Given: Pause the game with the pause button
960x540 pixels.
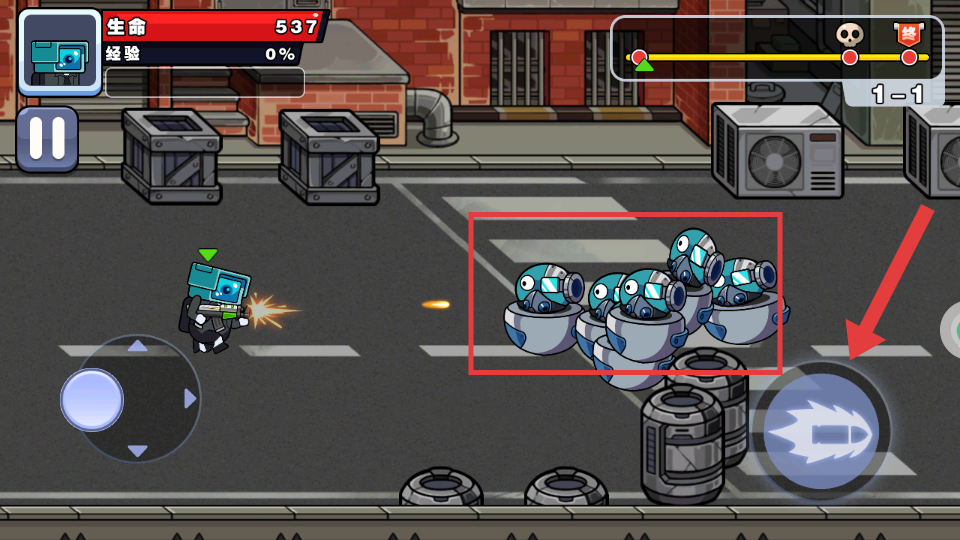Looking at the screenshot, I should click(x=47, y=139).
